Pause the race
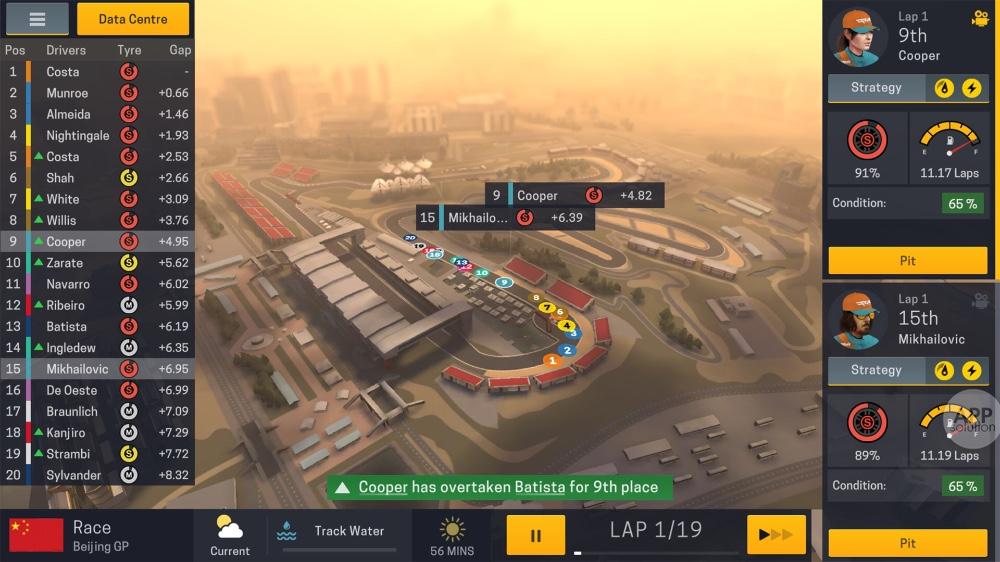This screenshot has width=1000, height=562. pyautogui.click(x=535, y=535)
